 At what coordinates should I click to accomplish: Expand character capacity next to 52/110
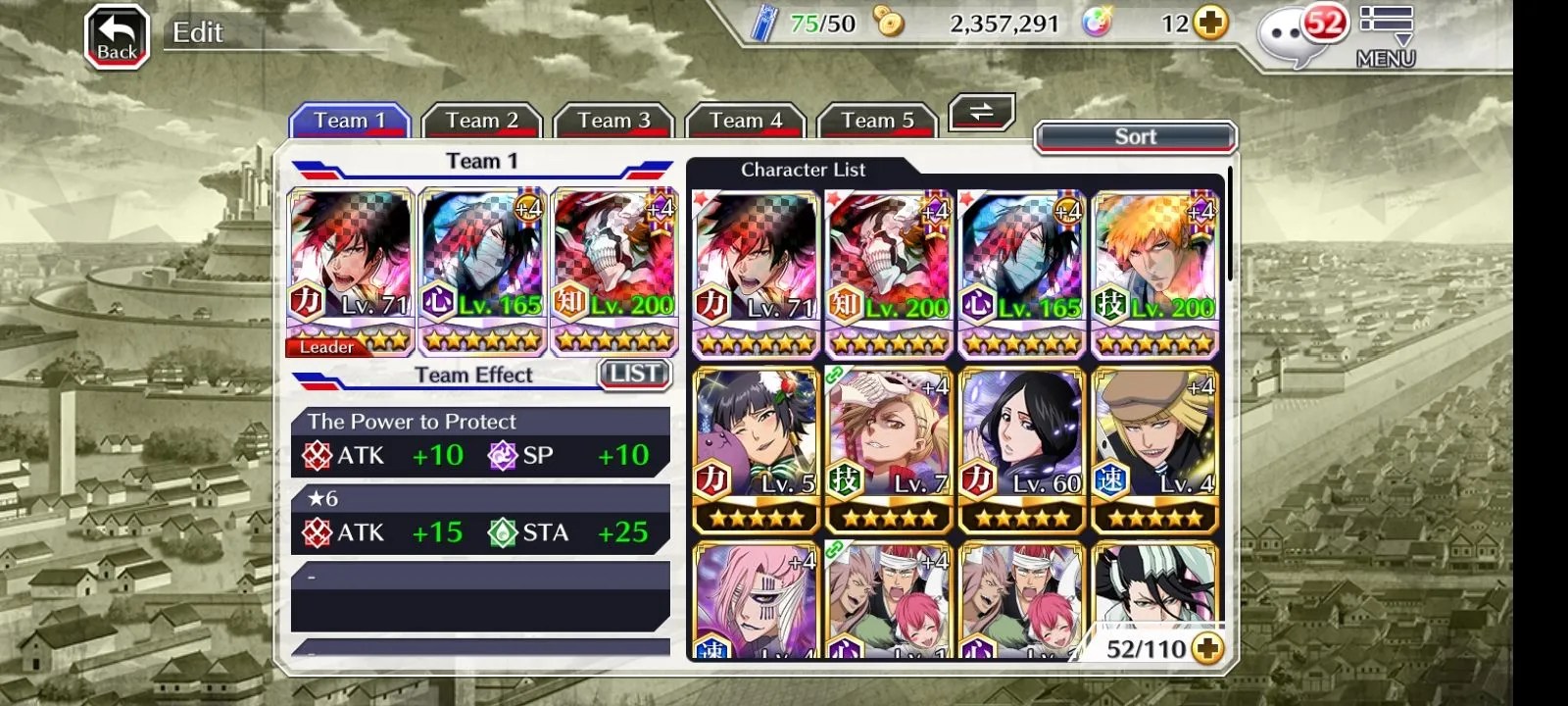pos(1207,649)
